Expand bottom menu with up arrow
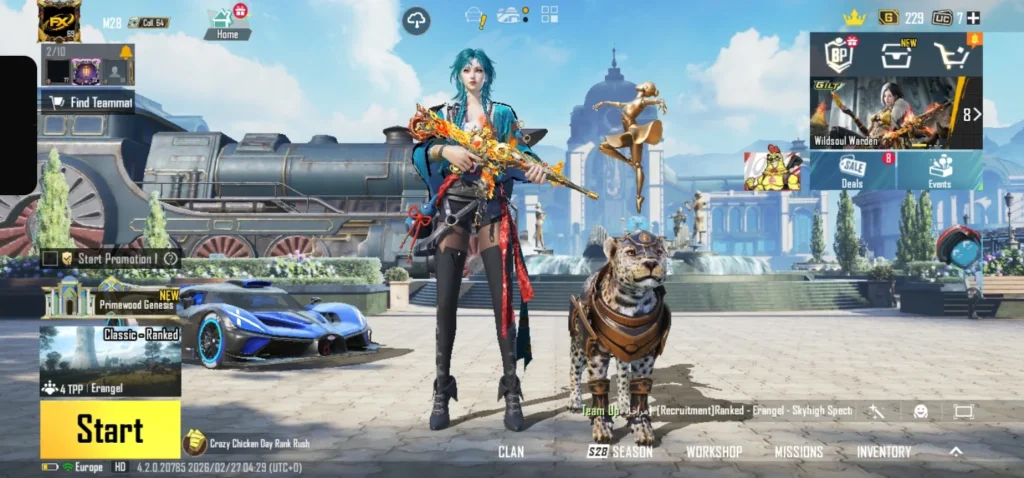Screen dimensions: 1024x478 pyautogui.click(x=956, y=452)
